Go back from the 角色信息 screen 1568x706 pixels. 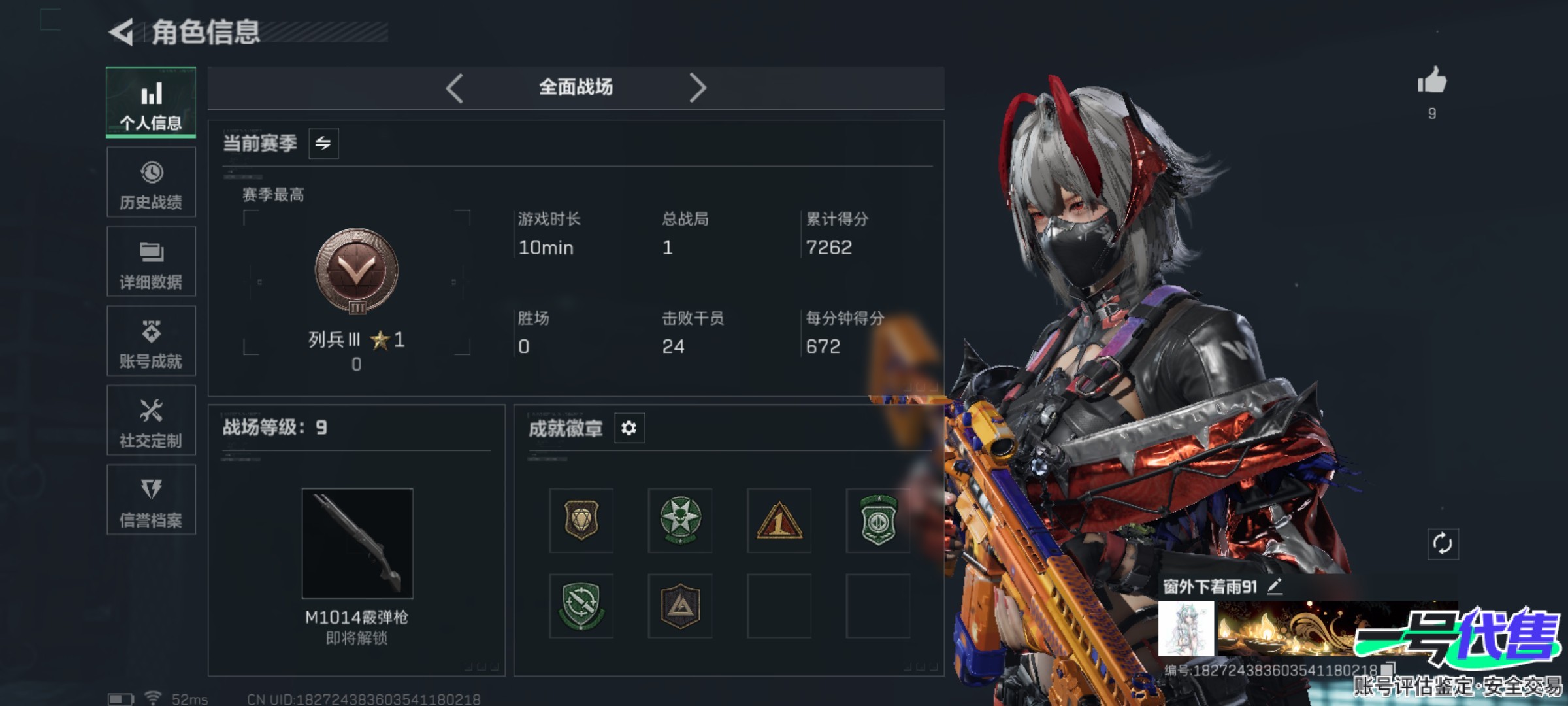(122, 32)
